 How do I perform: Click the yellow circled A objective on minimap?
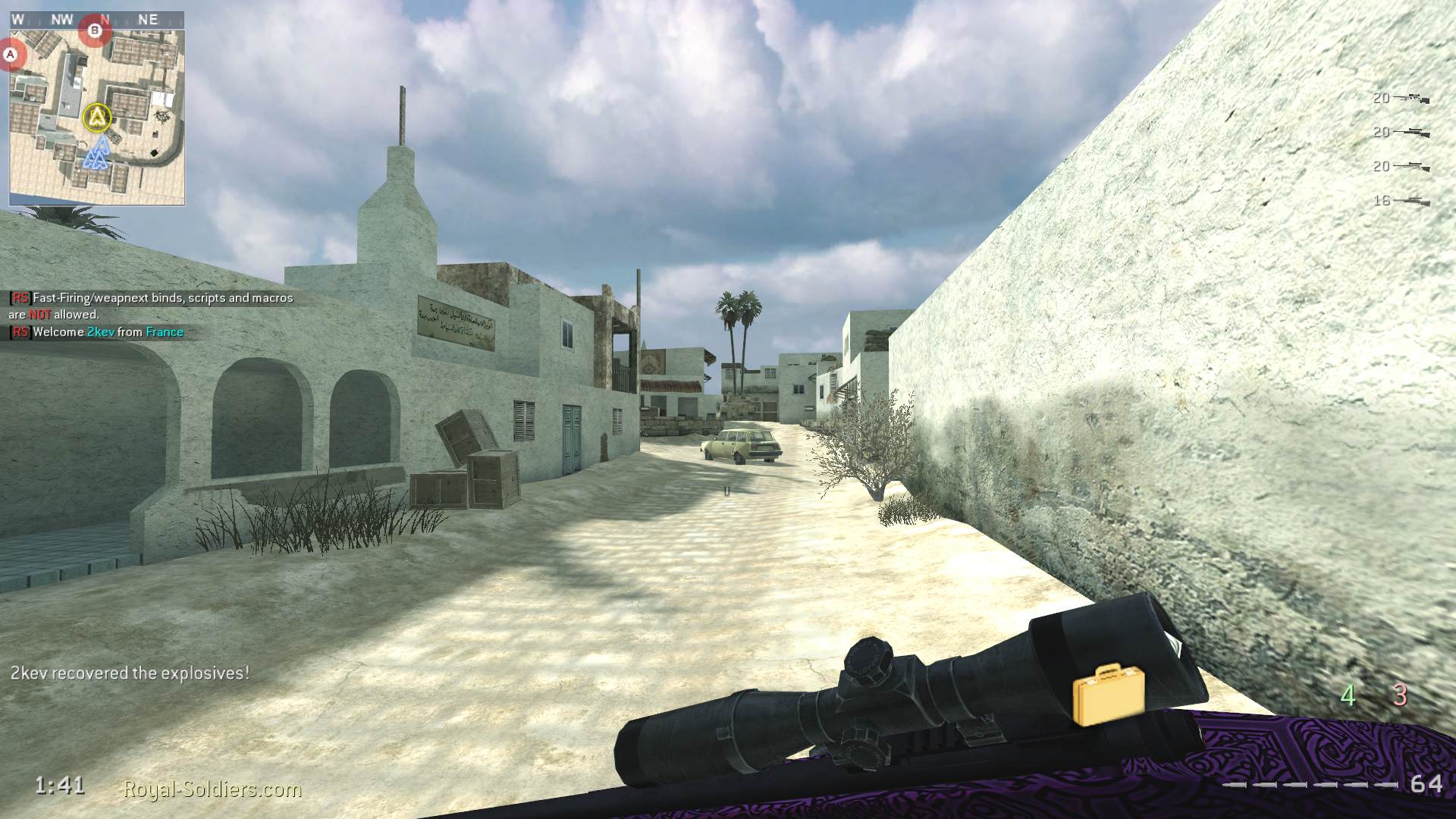point(96,116)
